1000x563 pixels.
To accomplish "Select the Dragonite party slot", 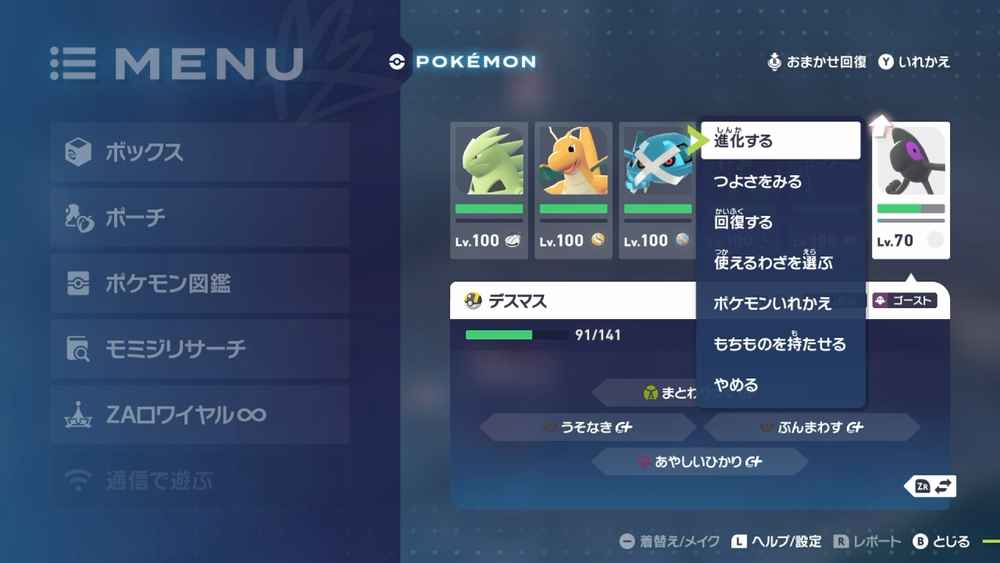I will coord(573,190).
